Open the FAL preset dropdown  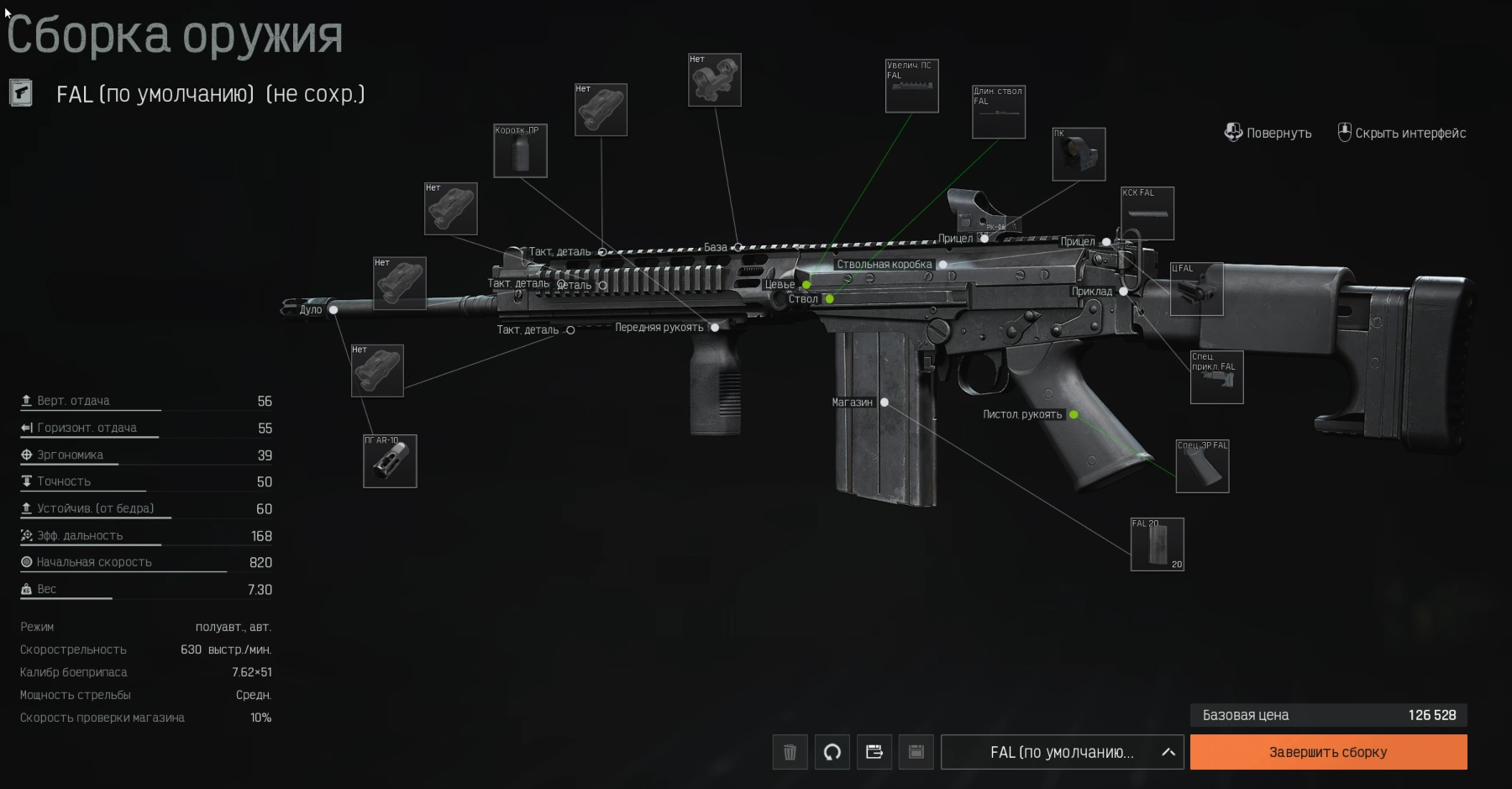click(1062, 752)
